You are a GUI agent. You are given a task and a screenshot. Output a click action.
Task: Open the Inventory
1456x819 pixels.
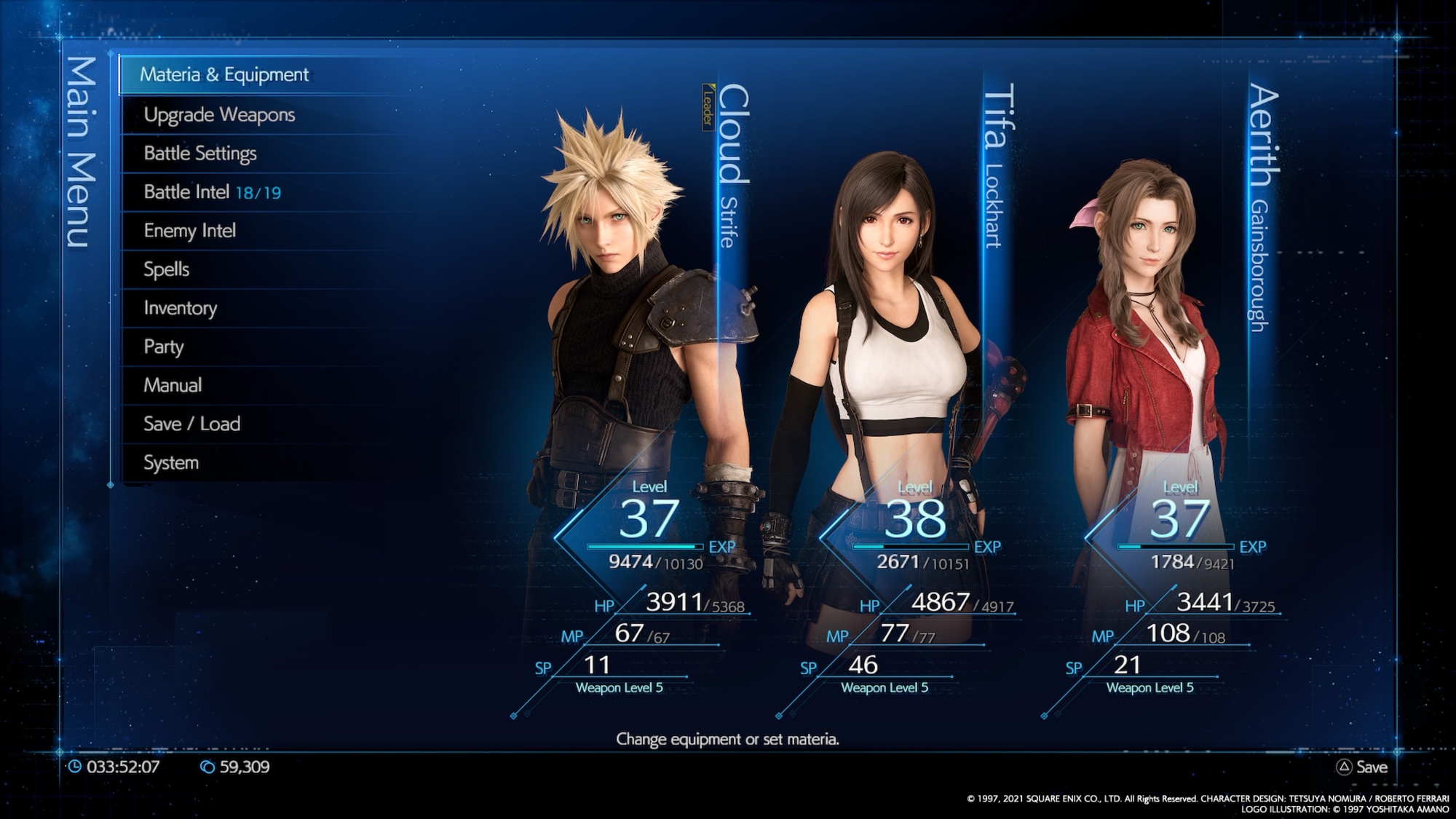[x=181, y=308]
